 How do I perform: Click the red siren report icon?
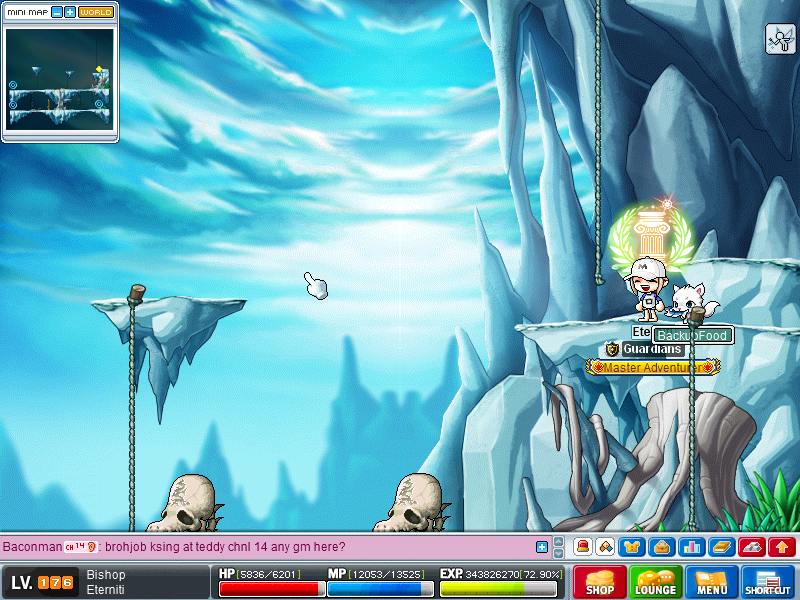point(580,547)
